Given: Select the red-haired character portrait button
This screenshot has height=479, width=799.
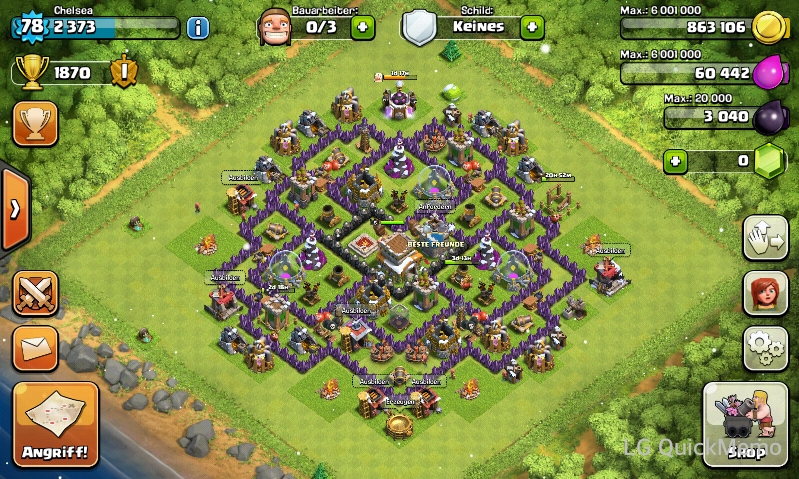Looking at the screenshot, I should [766, 293].
